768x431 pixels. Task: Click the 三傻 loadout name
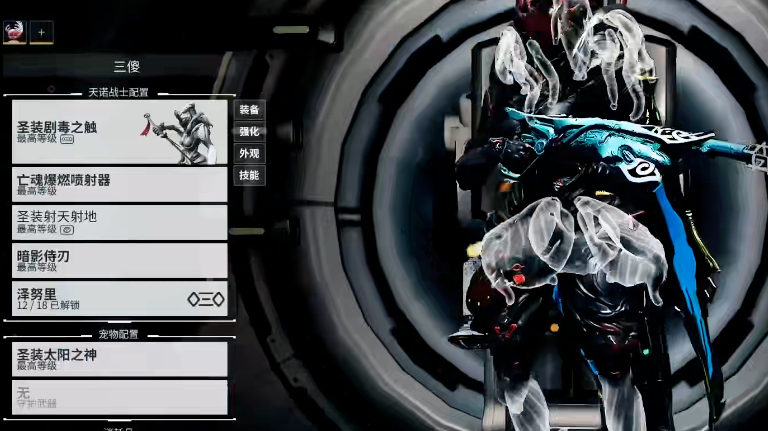pyautogui.click(x=126, y=67)
